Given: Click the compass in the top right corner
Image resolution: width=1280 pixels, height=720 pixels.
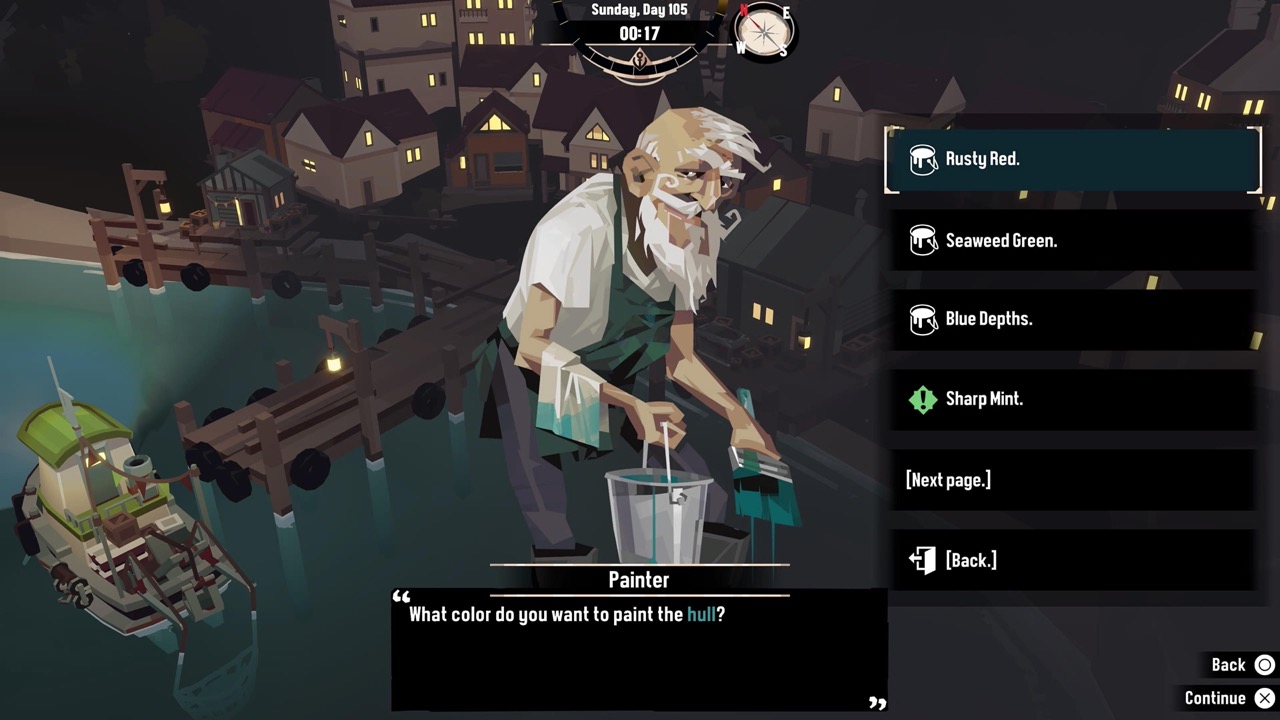Looking at the screenshot, I should tap(762, 34).
